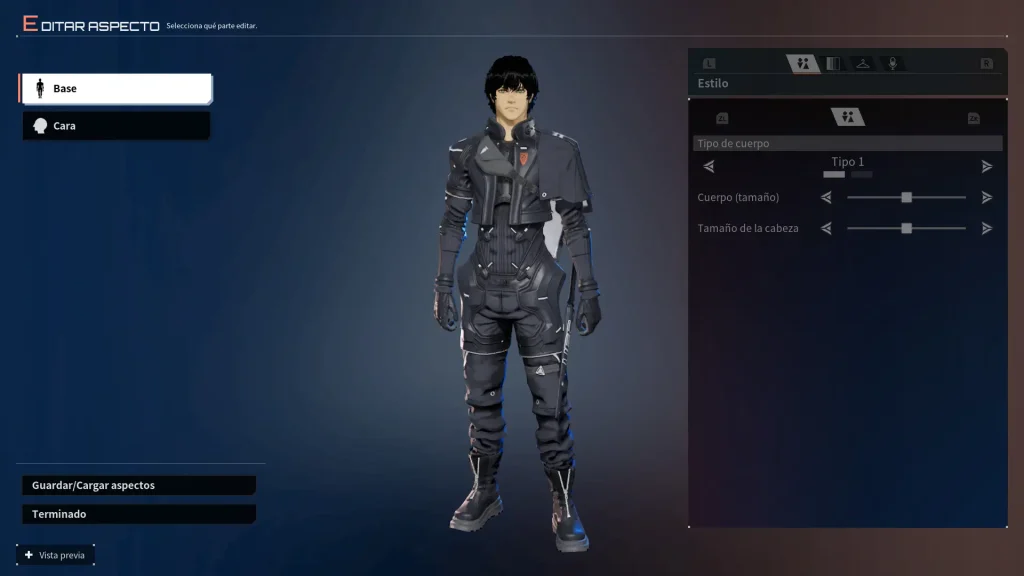This screenshot has height=576, width=1024.
Task: Click the Cuerpo (tamaño) slider handle
Action: [906, 198]
